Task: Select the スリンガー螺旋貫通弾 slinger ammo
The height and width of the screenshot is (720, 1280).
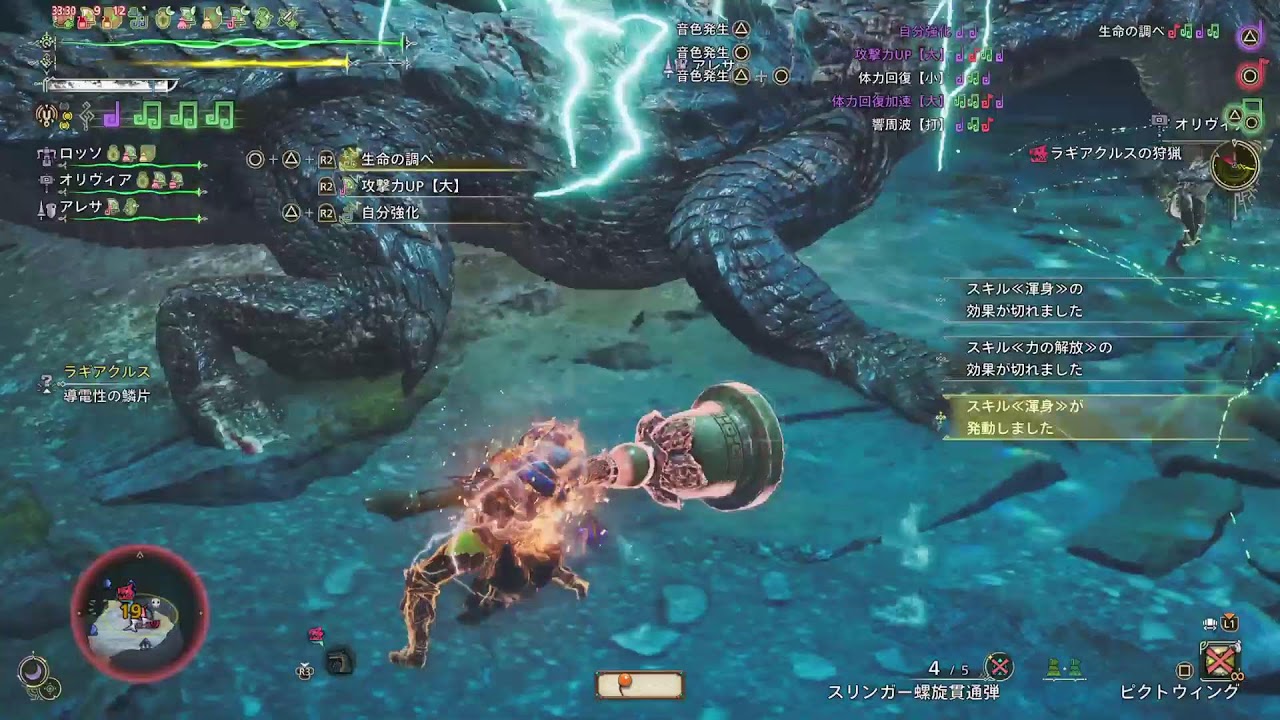Action: pyautogui.click(x=912, y=691)
